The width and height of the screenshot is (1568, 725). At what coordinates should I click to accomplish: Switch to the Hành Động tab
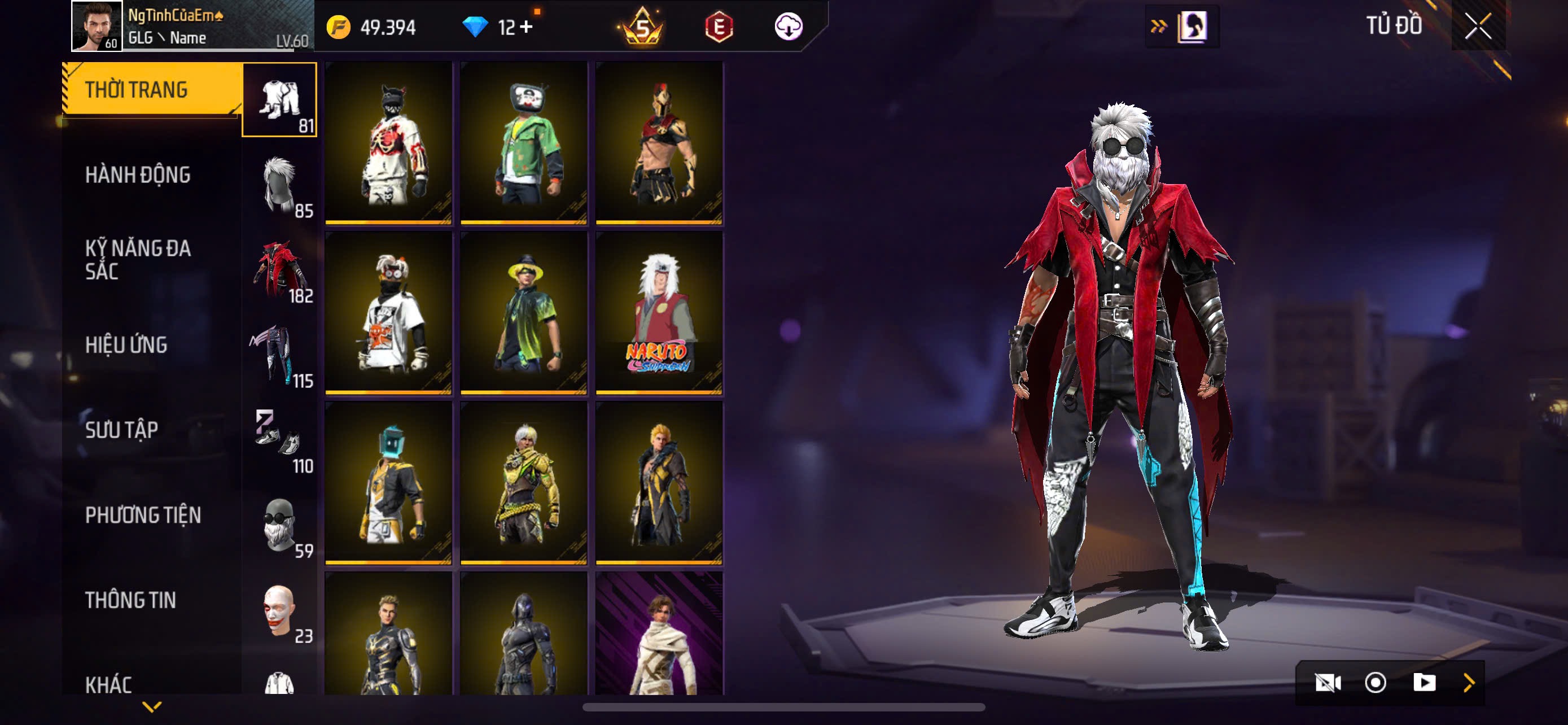click(138, 174)
